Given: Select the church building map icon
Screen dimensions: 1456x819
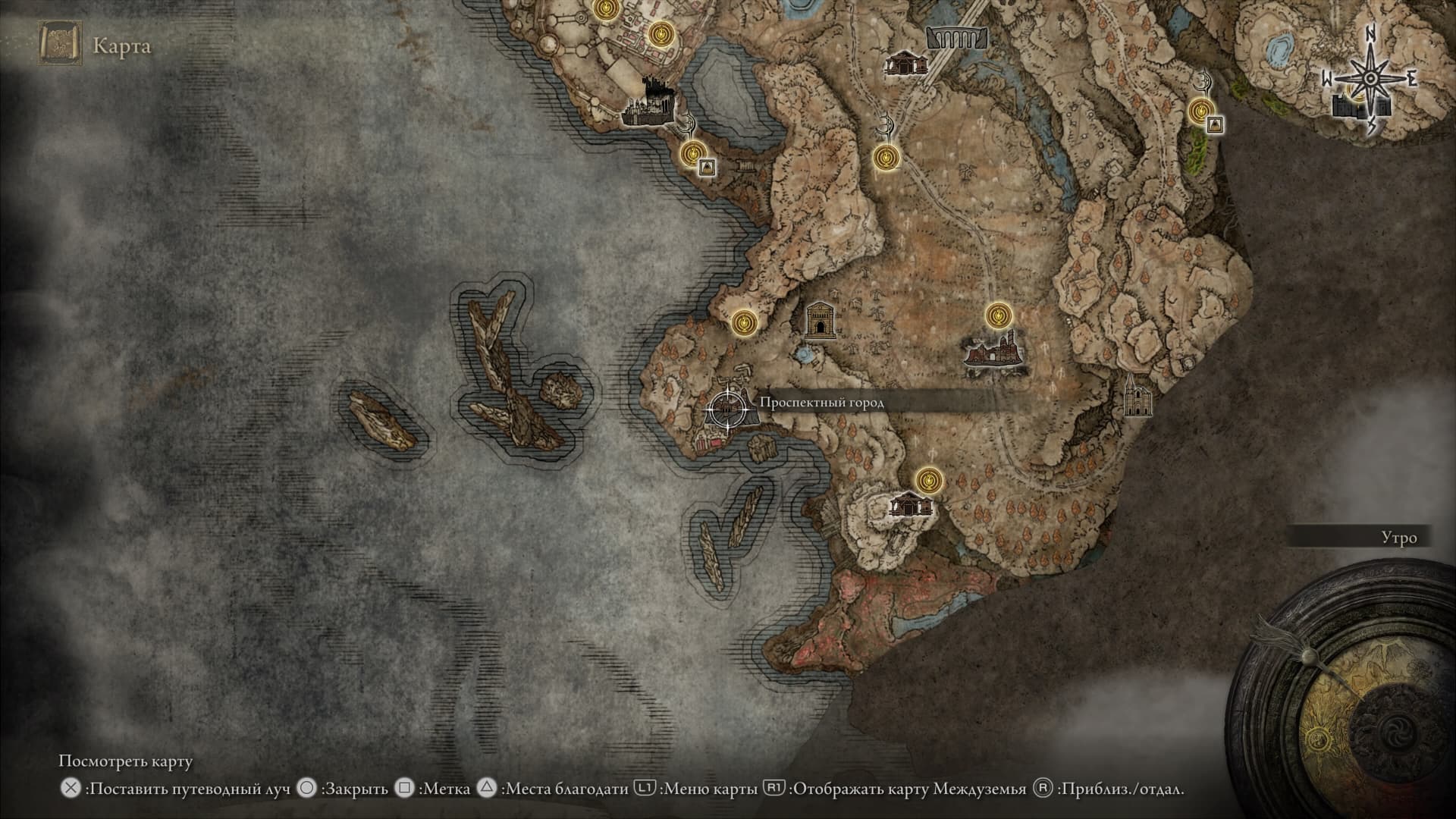Looking at the screenshot, I should tap(1137, 395).
